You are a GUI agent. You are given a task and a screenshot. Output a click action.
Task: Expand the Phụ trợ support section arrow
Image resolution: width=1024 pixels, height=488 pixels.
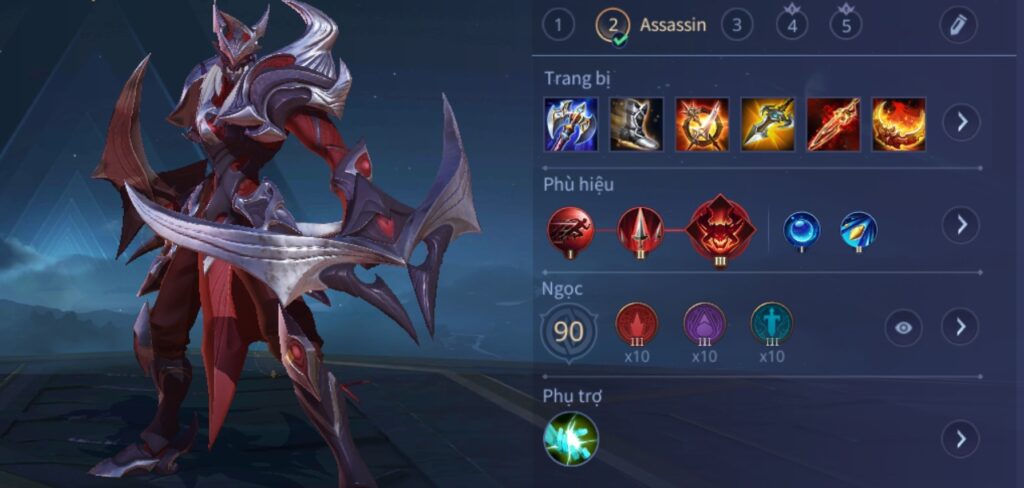961,438
